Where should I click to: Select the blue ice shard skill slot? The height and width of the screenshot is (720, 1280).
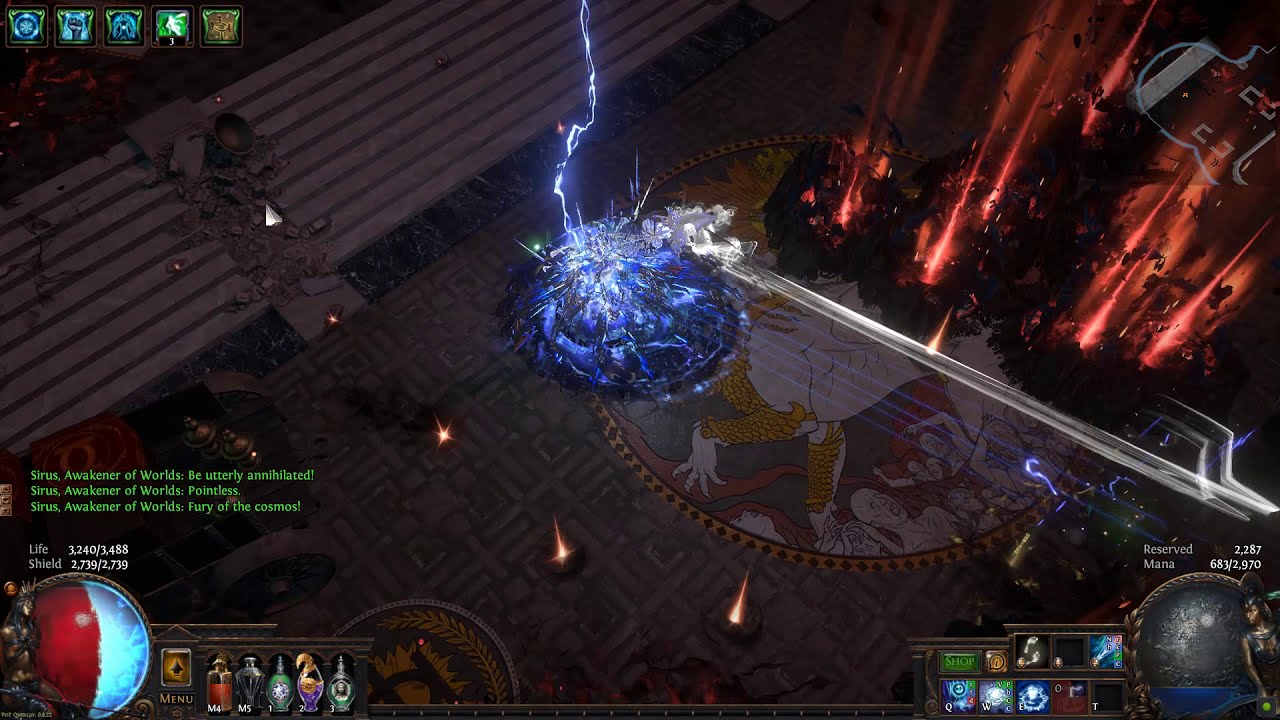[x=1106, y=653]
